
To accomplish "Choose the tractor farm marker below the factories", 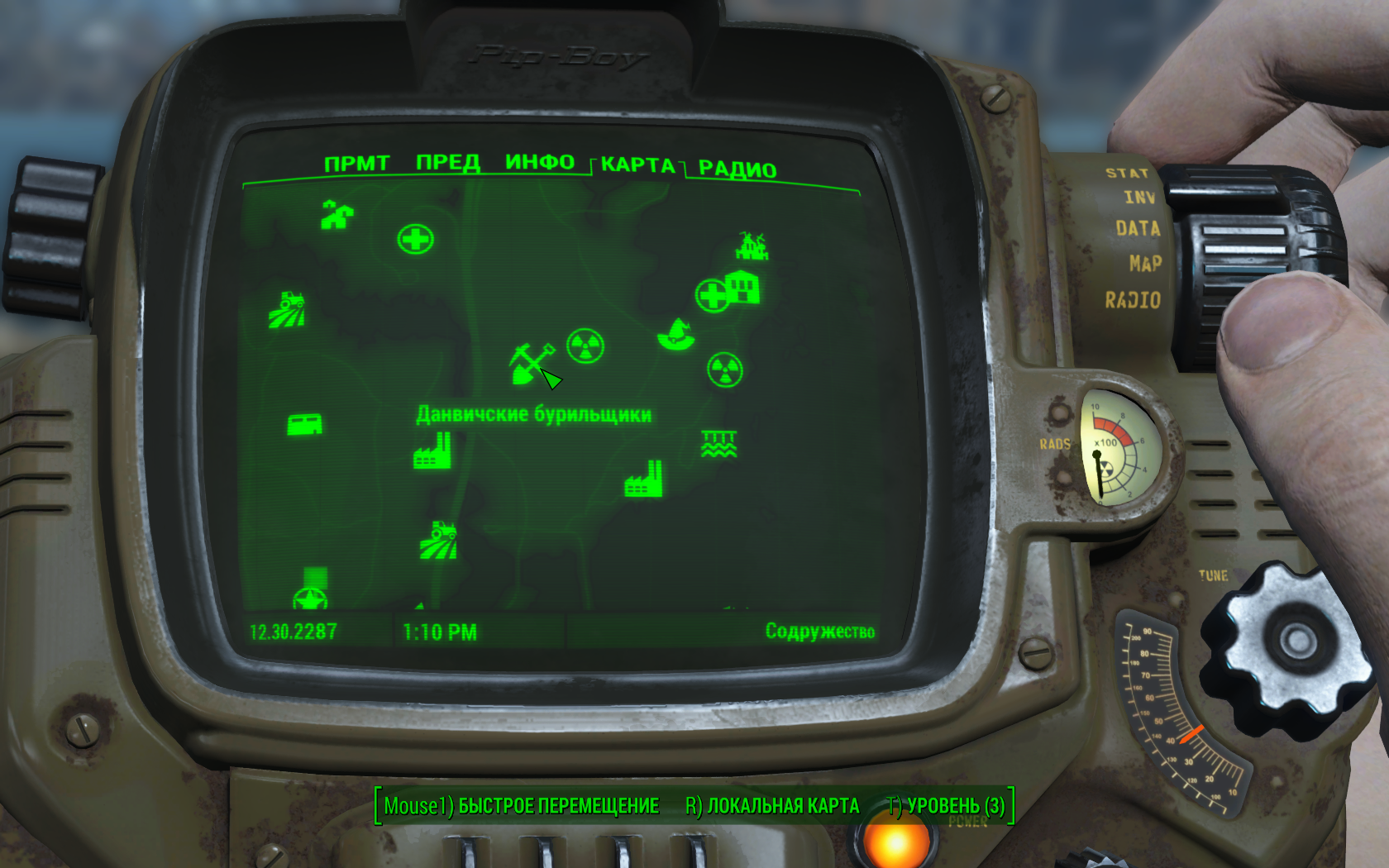I will [438, 540].
